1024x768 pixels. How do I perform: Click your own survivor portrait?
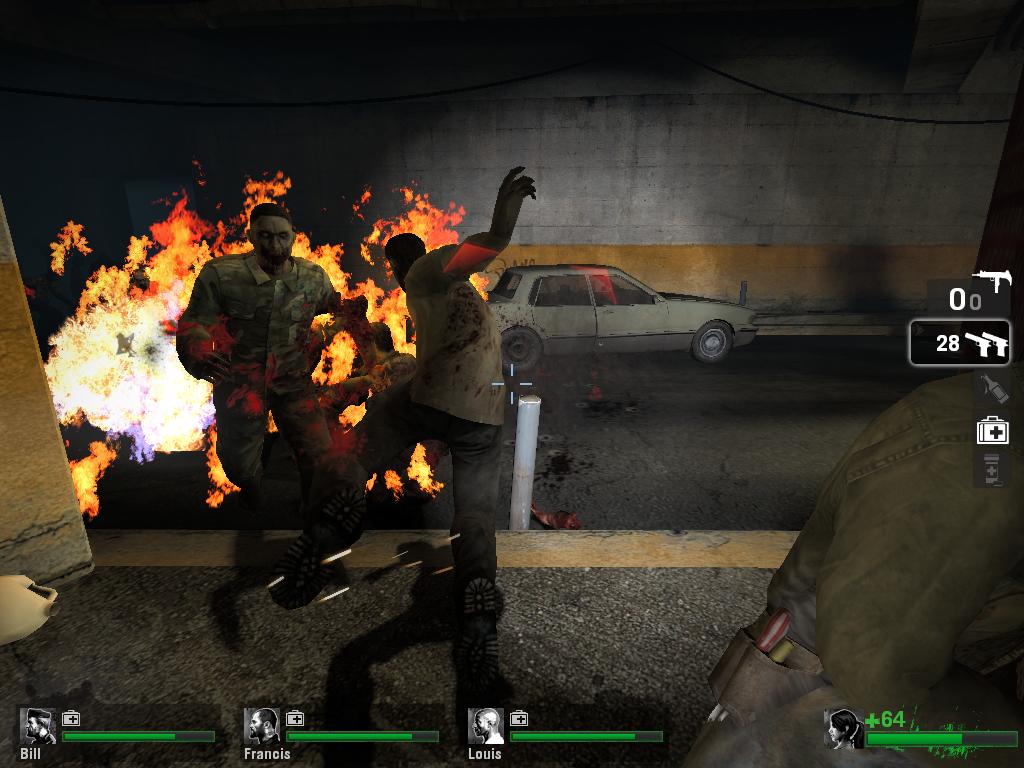click(843, 729)
